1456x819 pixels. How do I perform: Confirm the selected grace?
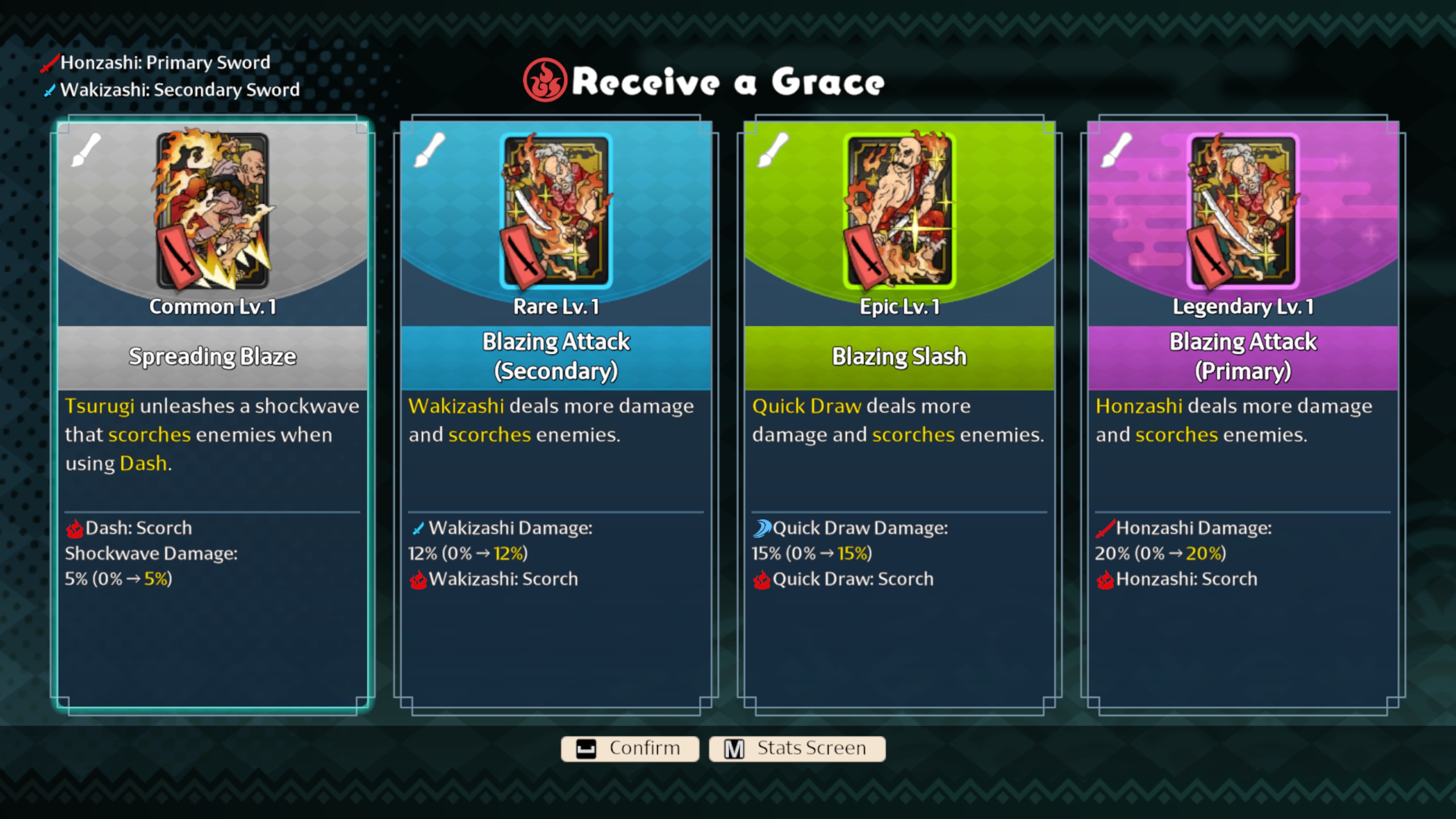pyautogui.click(x=630, y=748)
